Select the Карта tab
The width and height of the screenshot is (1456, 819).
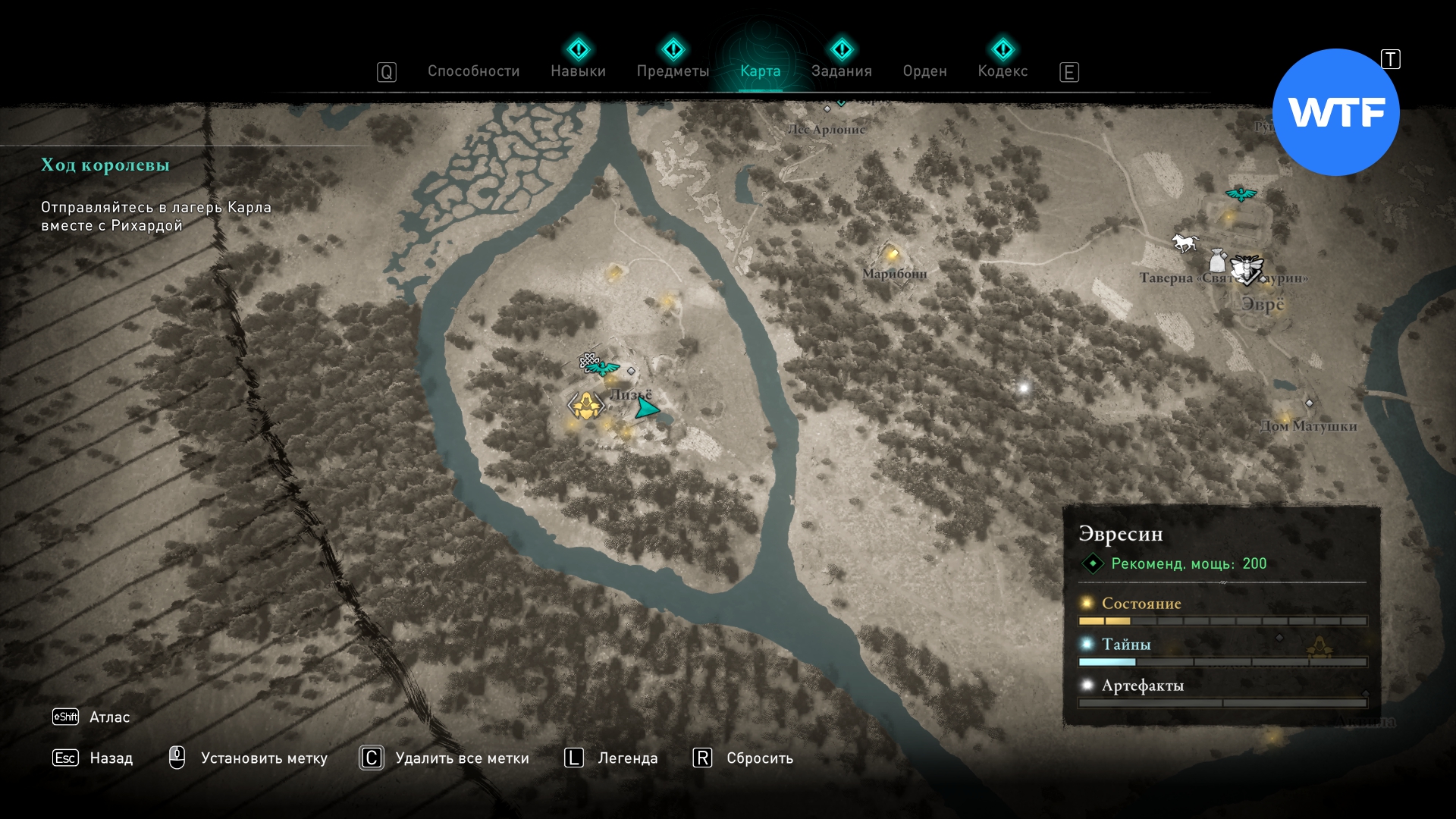(x=760, y=71)
